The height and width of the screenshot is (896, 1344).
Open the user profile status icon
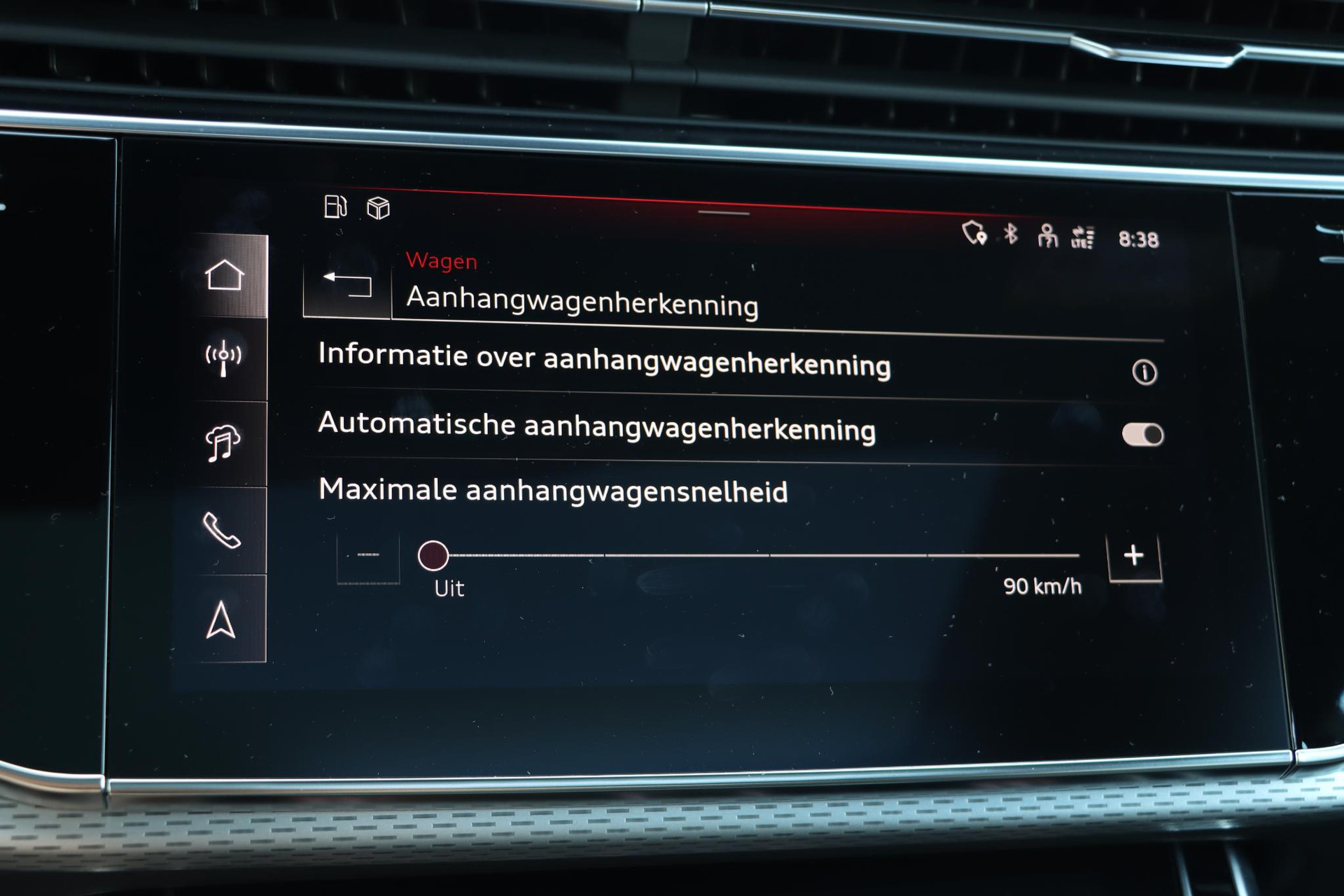tap(1046, 236)
